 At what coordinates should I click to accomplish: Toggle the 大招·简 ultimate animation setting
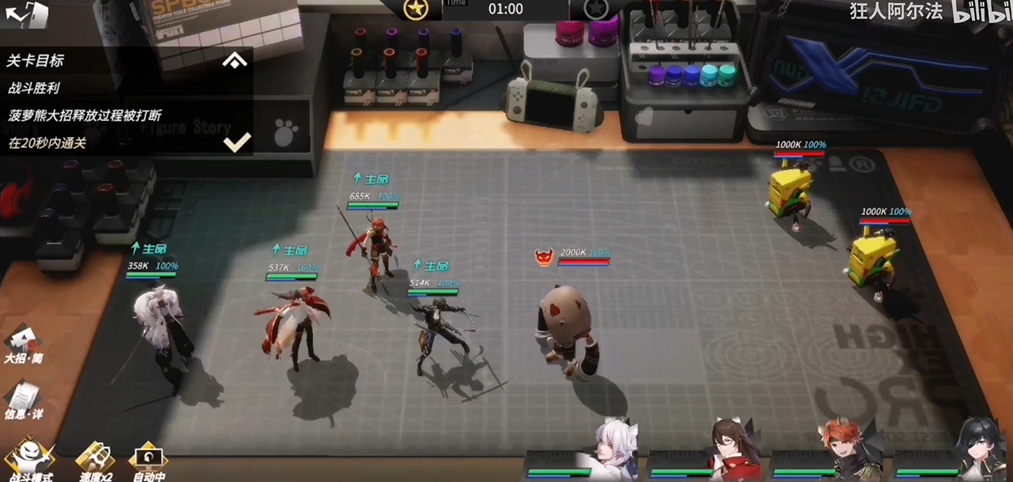tap(22, 344)
